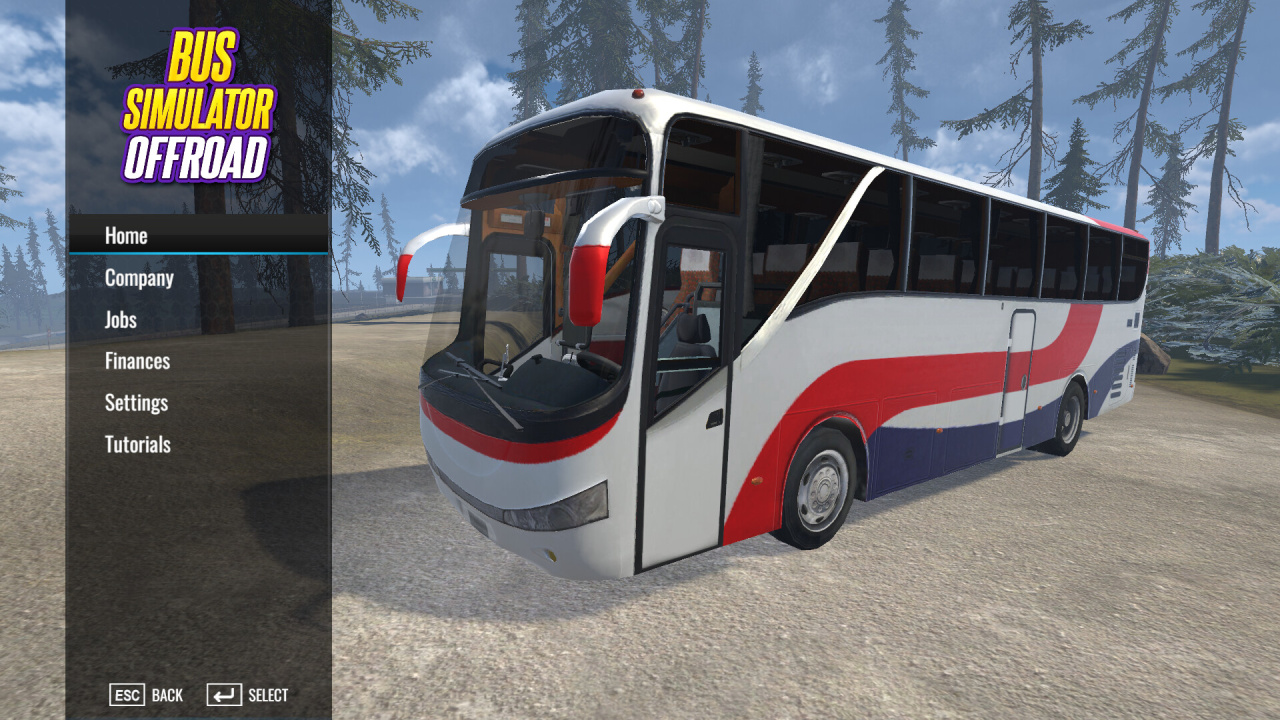Show the Finances screen

pyautogui.click(x=137, y=361)
